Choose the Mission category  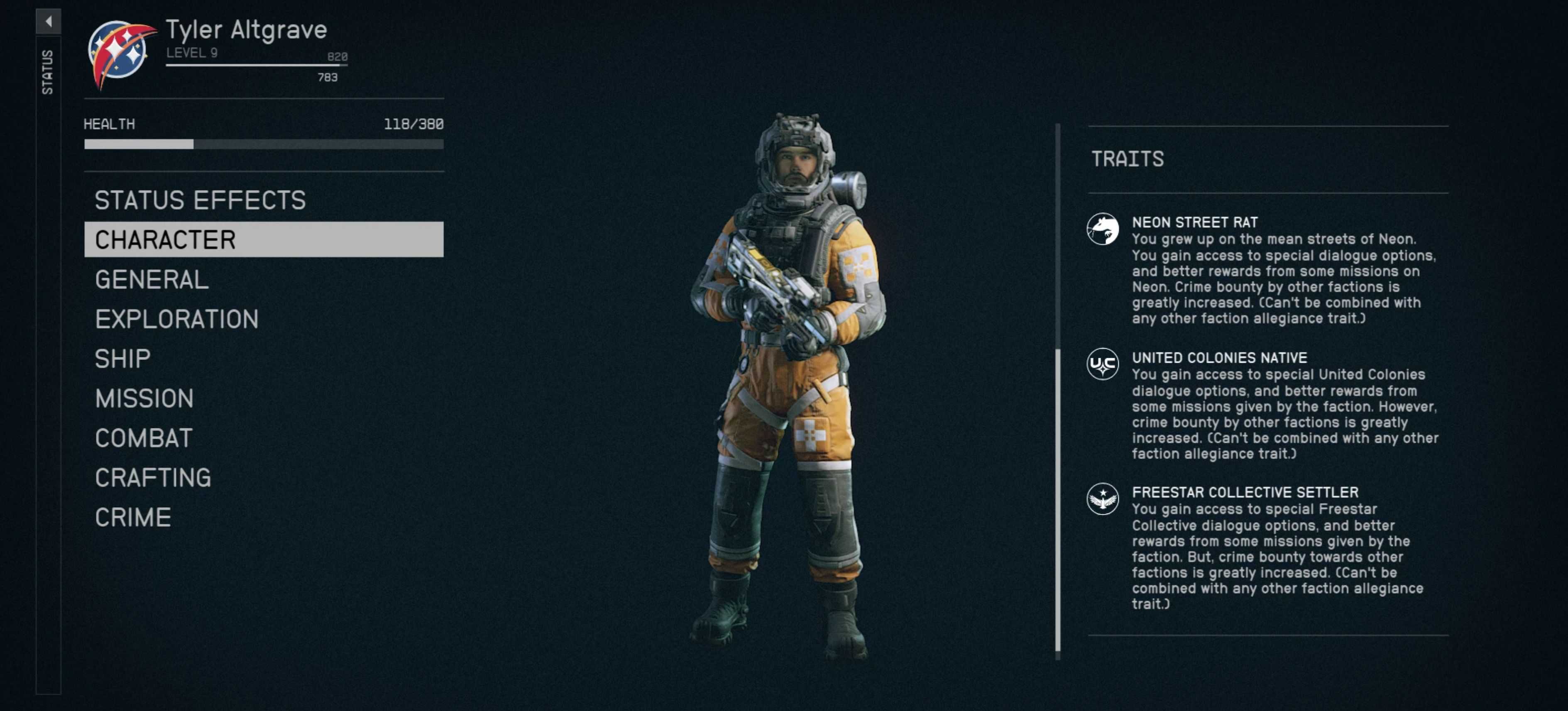[144, 398]
